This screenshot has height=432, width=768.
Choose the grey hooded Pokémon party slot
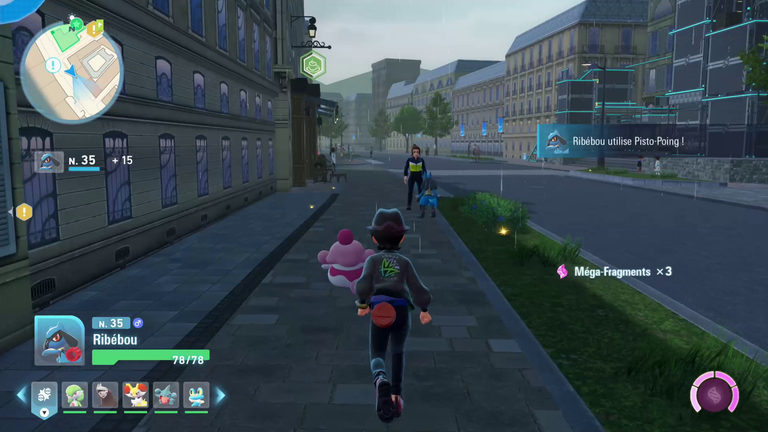coord(105,395)
